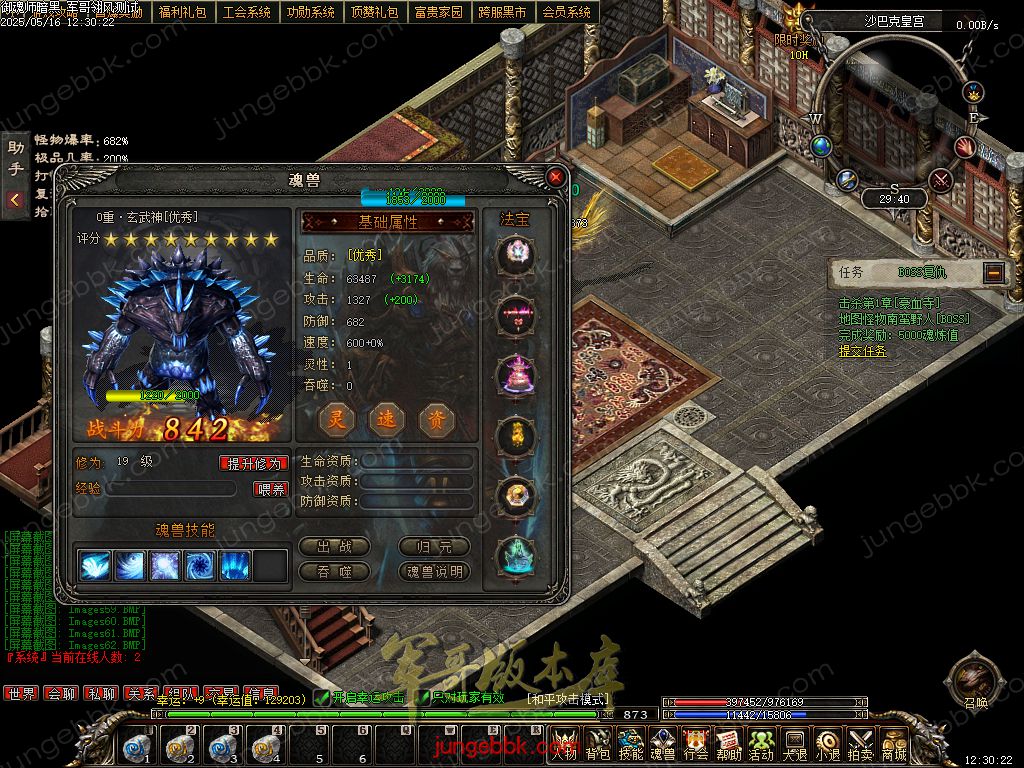Open the 商城 shop icon
This screenshot has width=1024, height=768.
893,745
